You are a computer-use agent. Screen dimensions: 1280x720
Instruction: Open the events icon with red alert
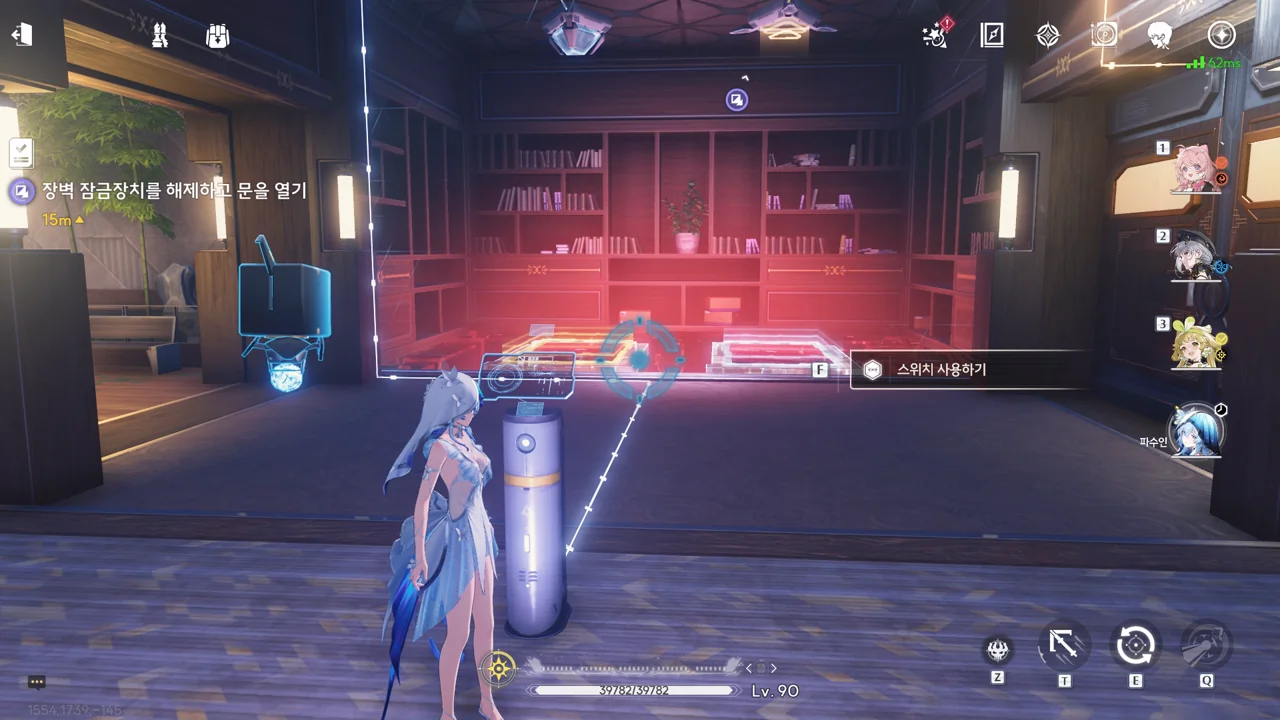[x=936, y=35]
